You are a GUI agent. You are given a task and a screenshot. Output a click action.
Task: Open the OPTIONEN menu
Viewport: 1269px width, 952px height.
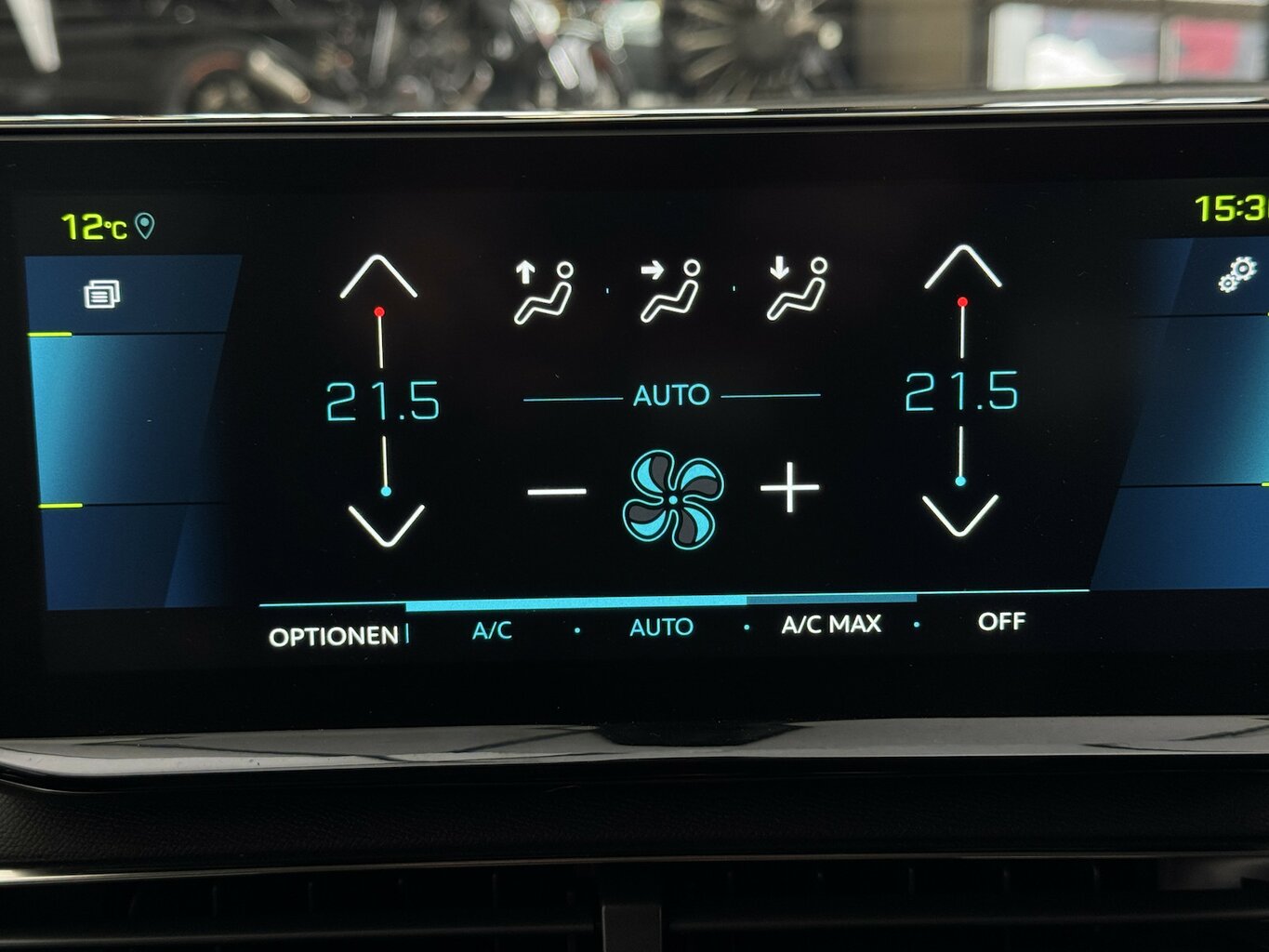334,637
